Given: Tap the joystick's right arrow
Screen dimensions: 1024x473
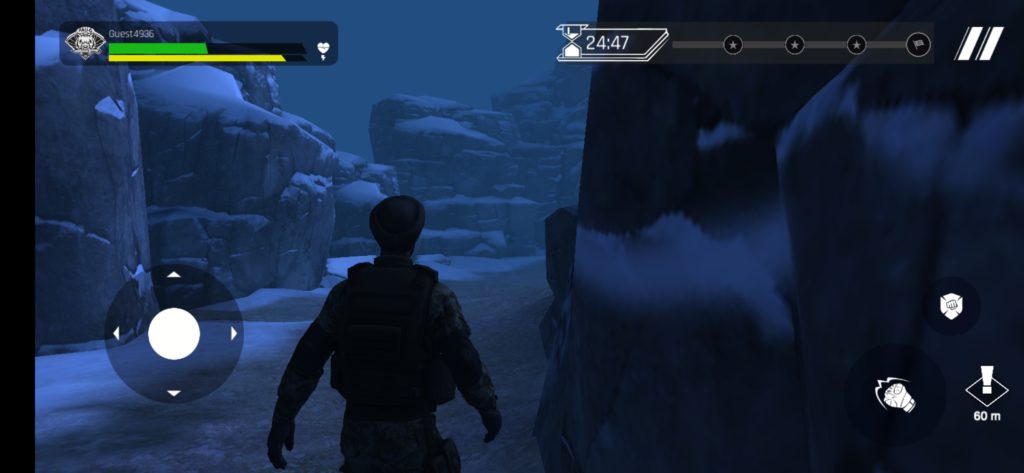Looking at the screenshot, I should [x=234, y=333].
